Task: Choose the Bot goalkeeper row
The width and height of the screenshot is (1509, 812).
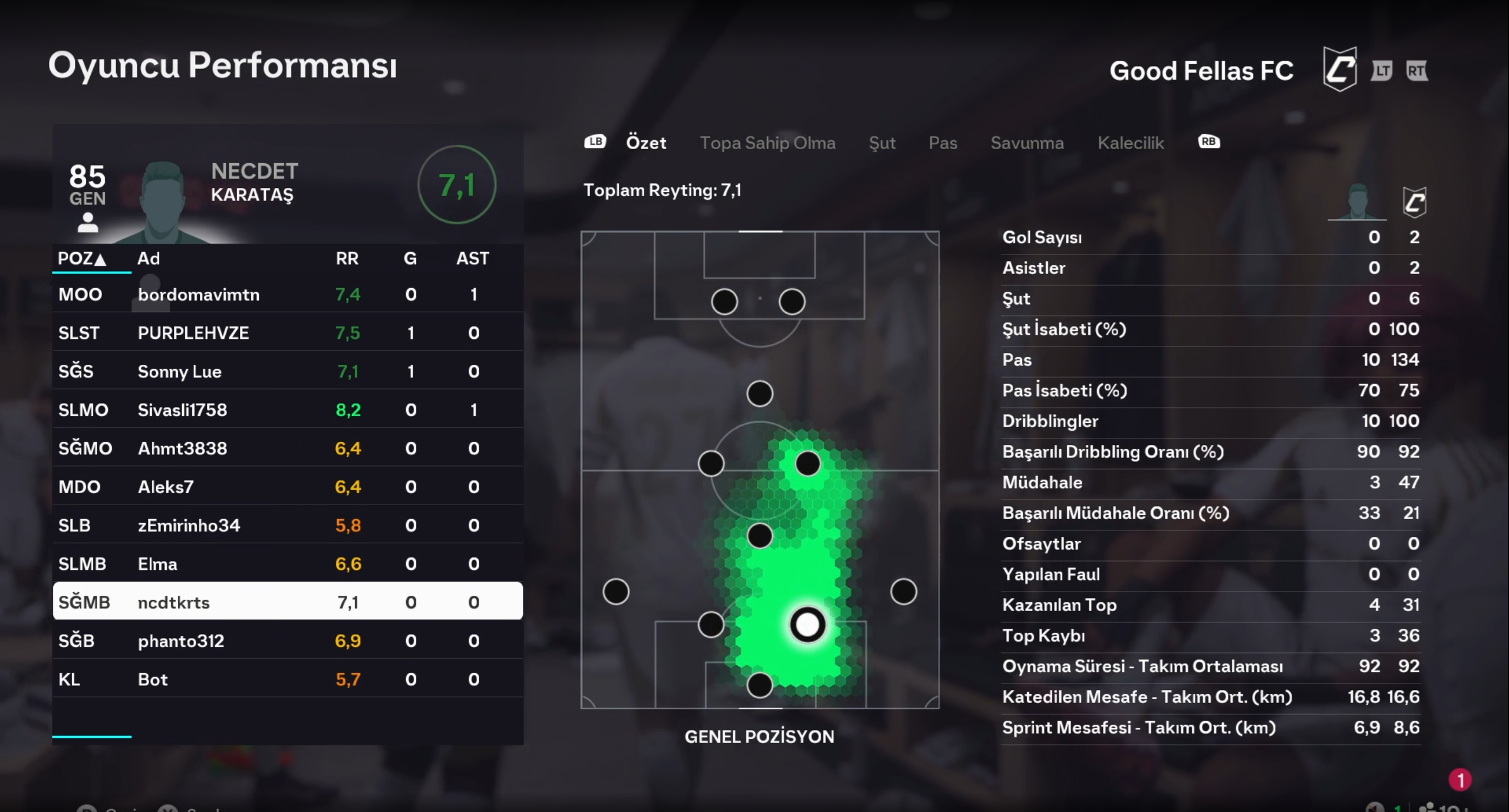Action: coord(288,679)
